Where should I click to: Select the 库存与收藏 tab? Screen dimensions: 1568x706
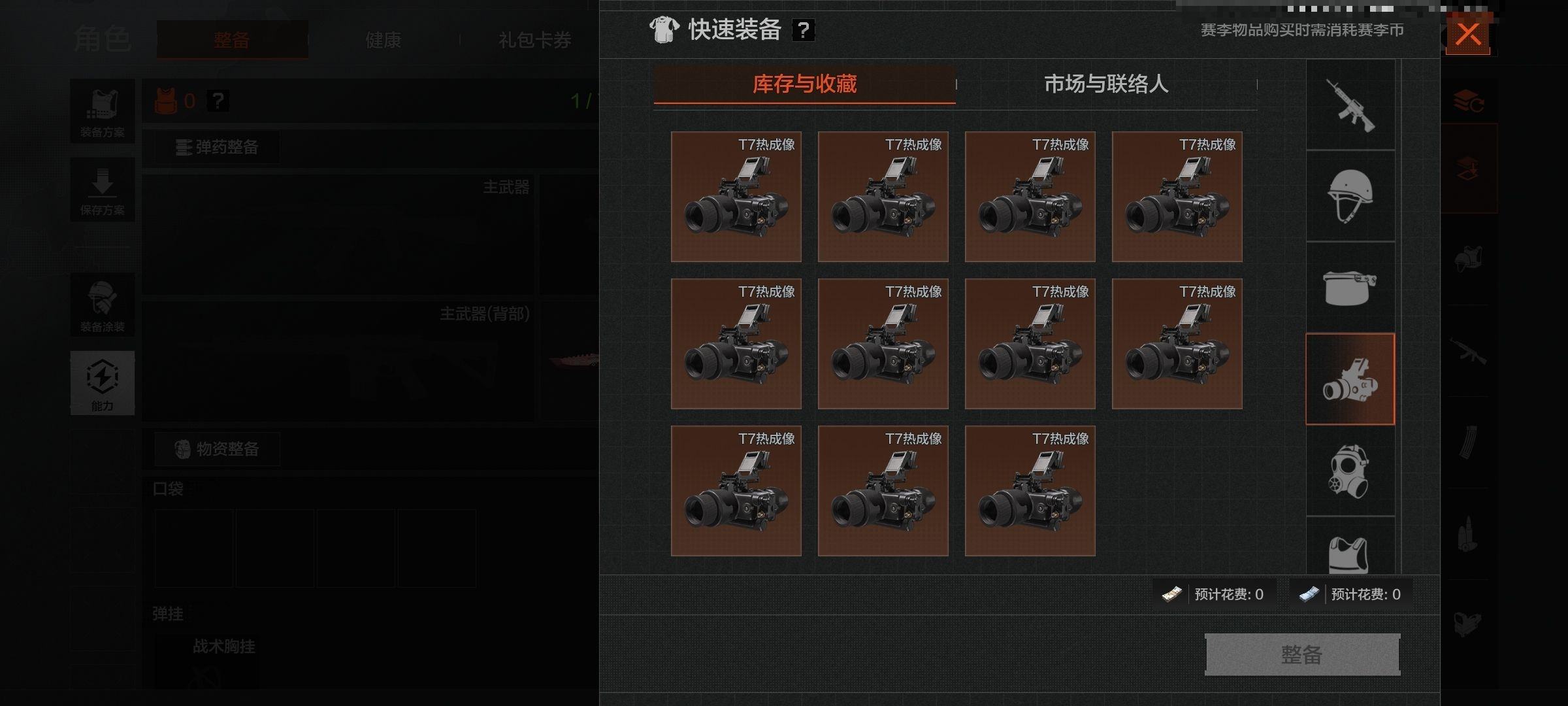804,84
